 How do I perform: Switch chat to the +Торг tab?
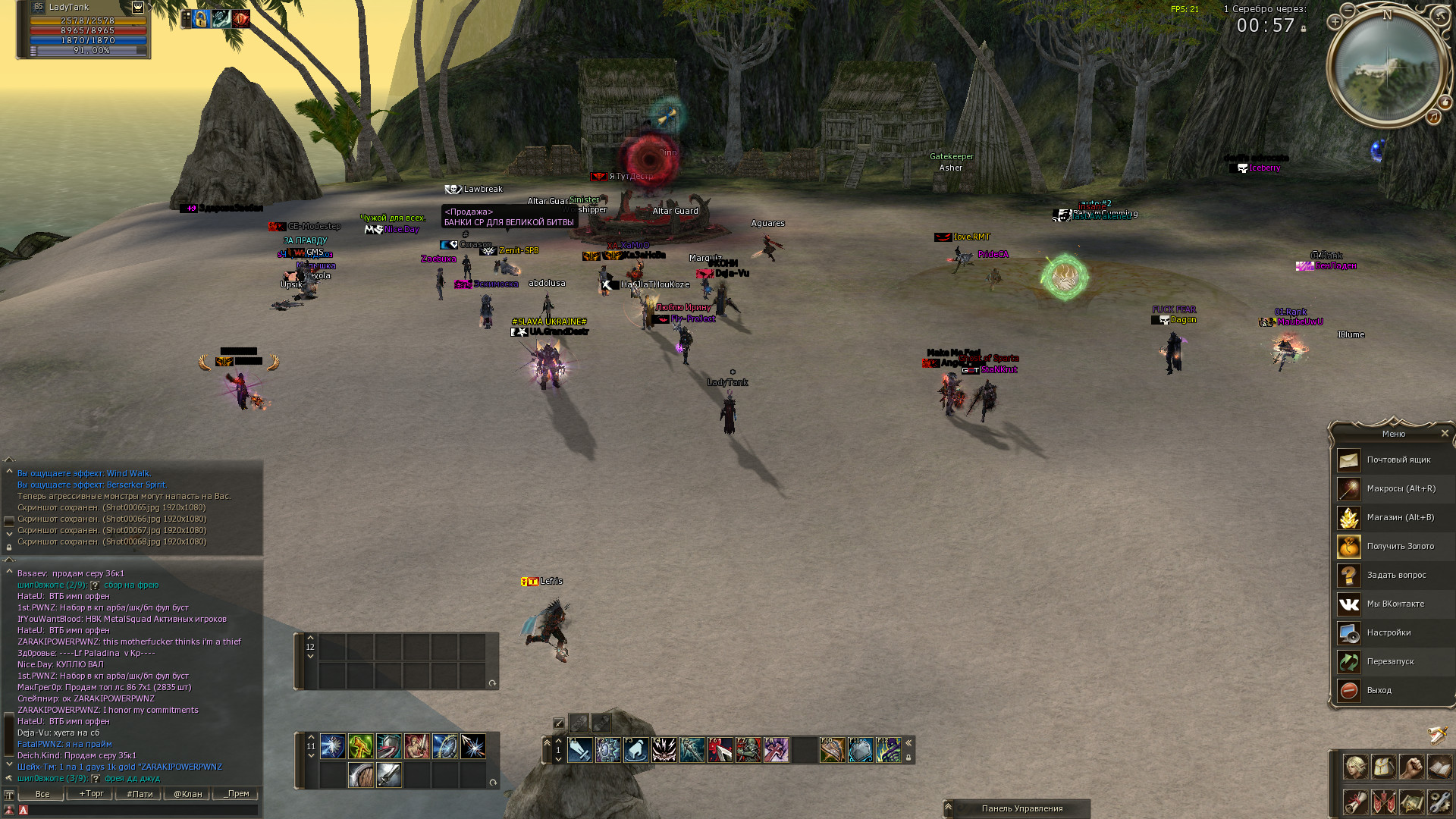91,794
